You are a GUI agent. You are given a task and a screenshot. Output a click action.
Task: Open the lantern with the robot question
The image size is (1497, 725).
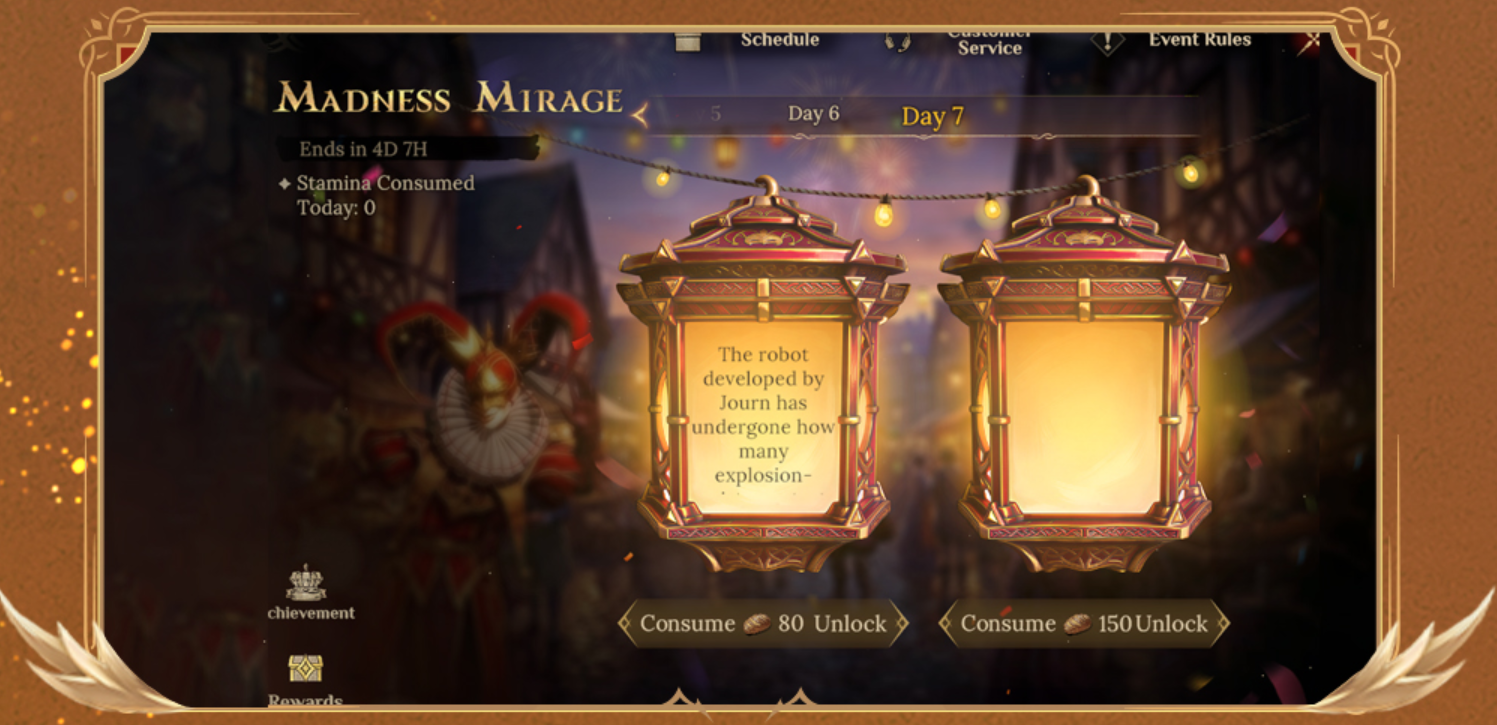click(763, 414)
